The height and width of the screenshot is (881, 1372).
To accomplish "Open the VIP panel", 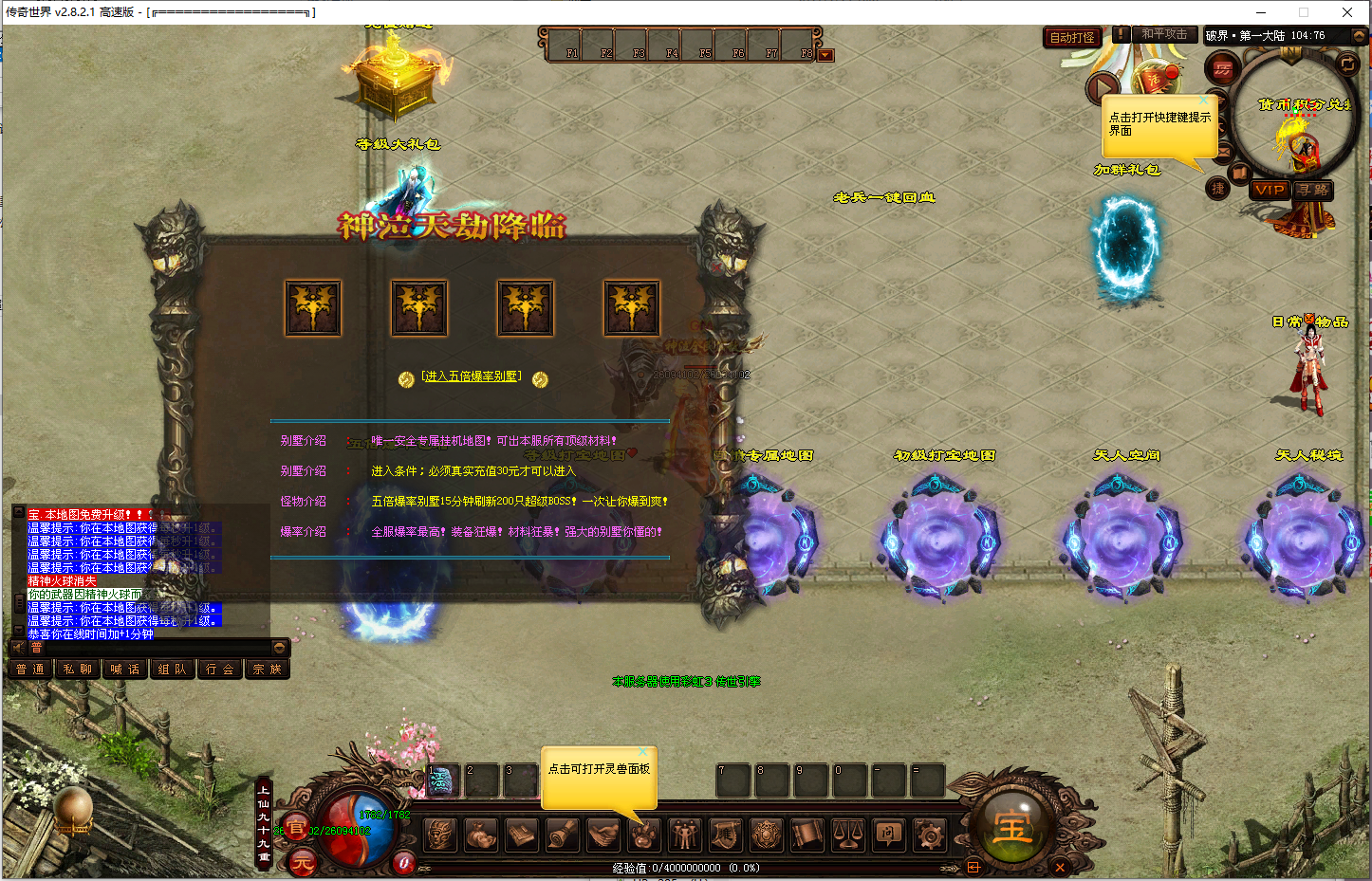I will pyautogui.click(x=1269, y=190).
